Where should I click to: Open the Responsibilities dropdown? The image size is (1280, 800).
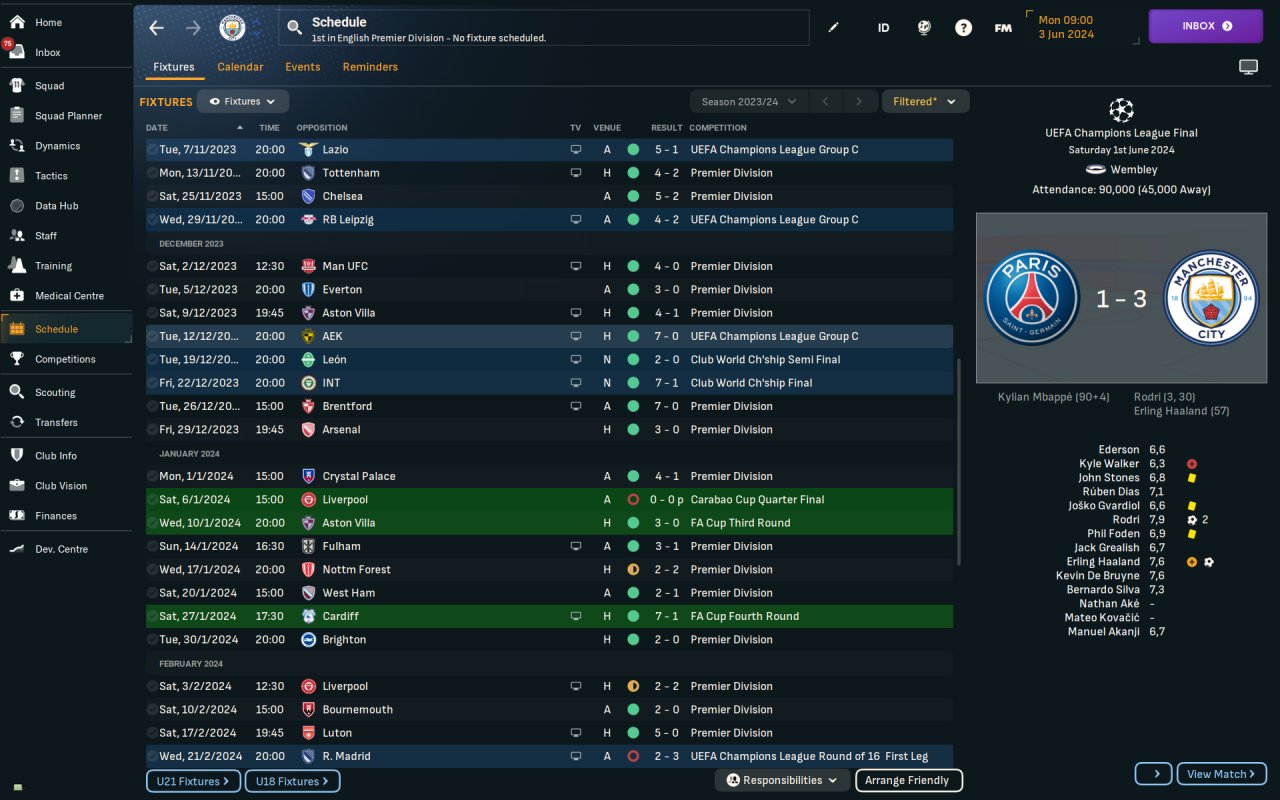tap(782, 781)
